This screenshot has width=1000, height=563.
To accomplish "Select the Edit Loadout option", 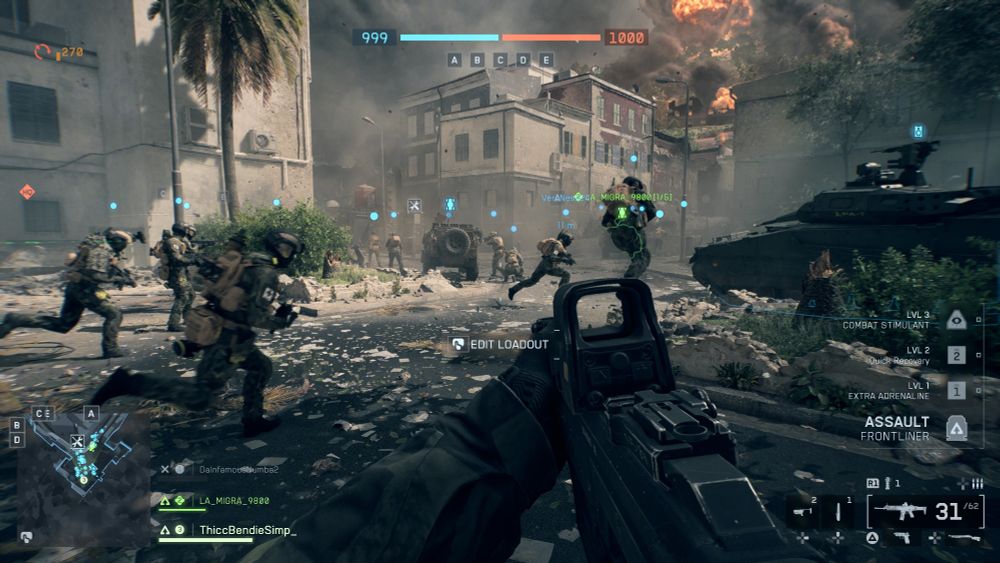I will (x=500, y=344).
